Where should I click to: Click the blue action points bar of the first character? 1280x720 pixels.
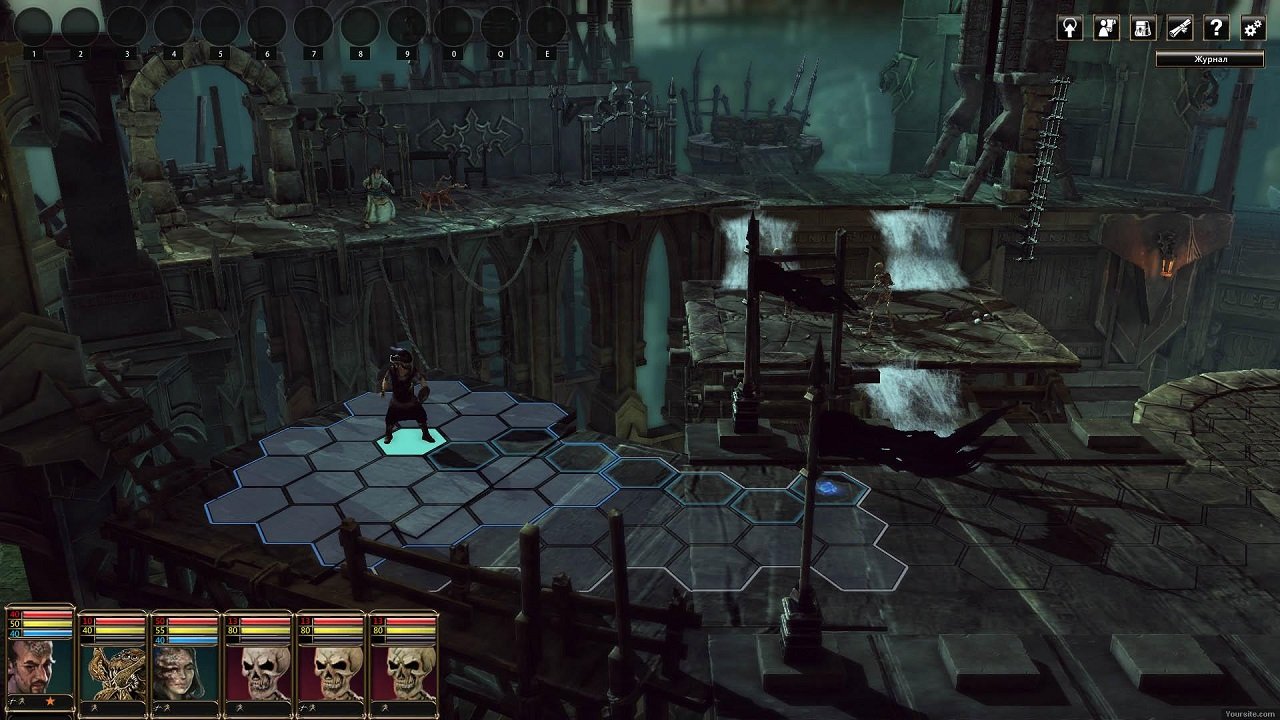click(x=45, y=634)
